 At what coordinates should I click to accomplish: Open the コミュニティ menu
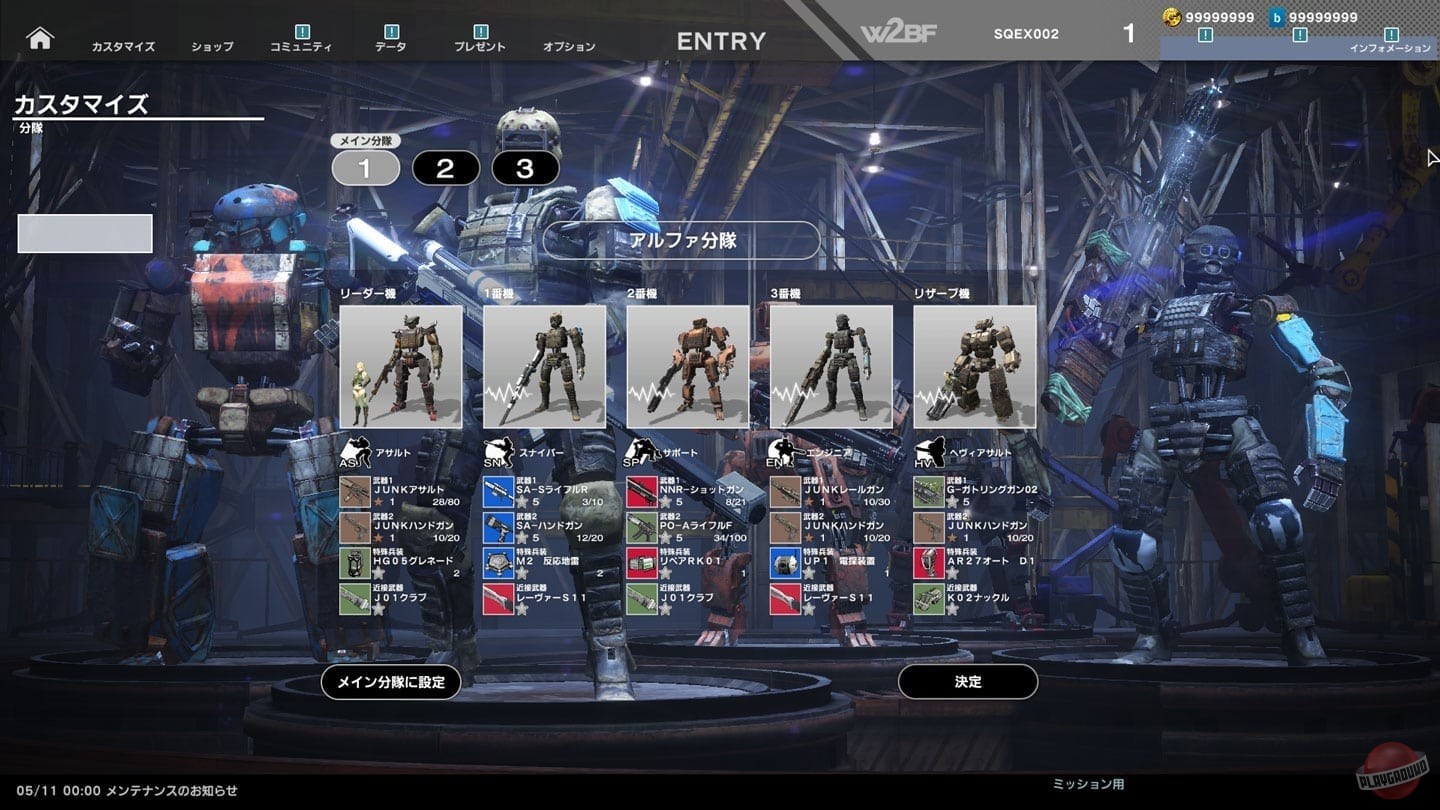coord(303,45)
